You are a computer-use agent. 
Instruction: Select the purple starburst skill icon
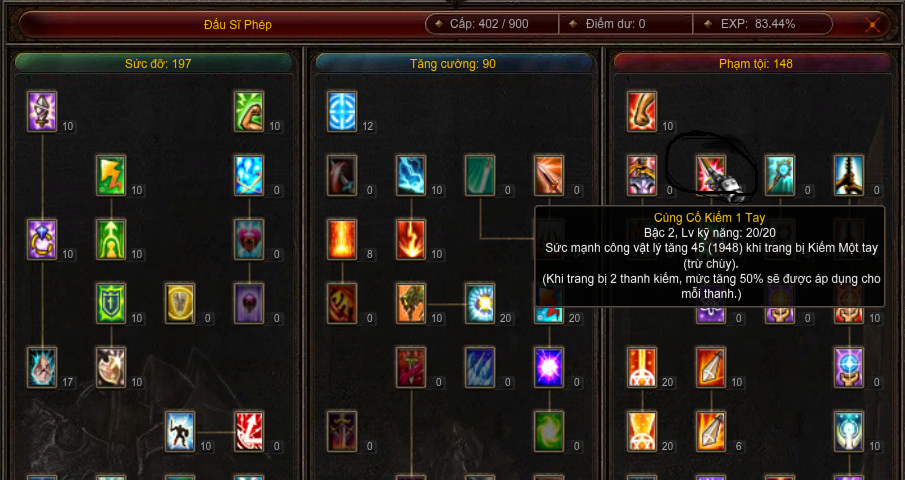coord(549,367)
